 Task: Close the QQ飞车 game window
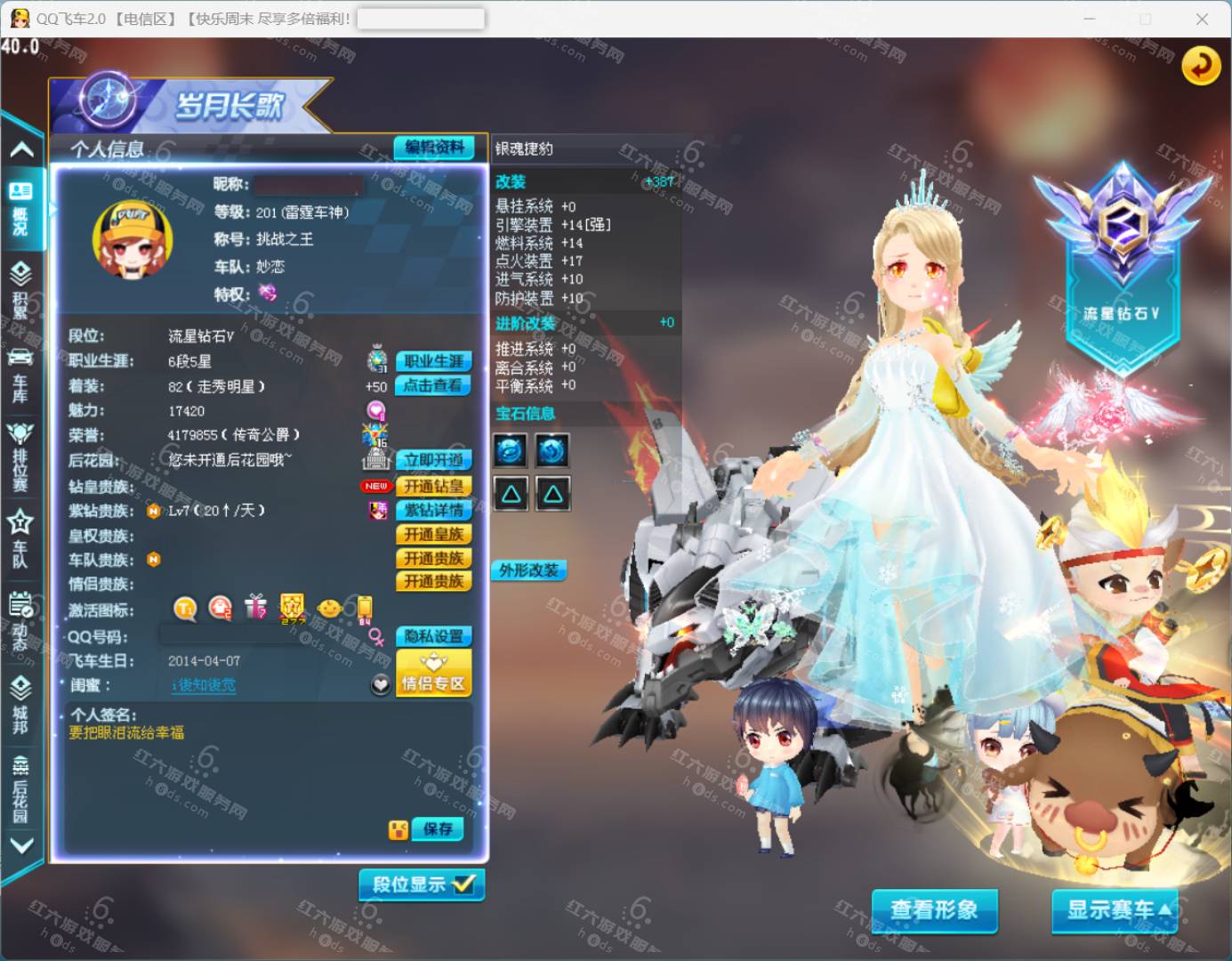[1202, 19]
